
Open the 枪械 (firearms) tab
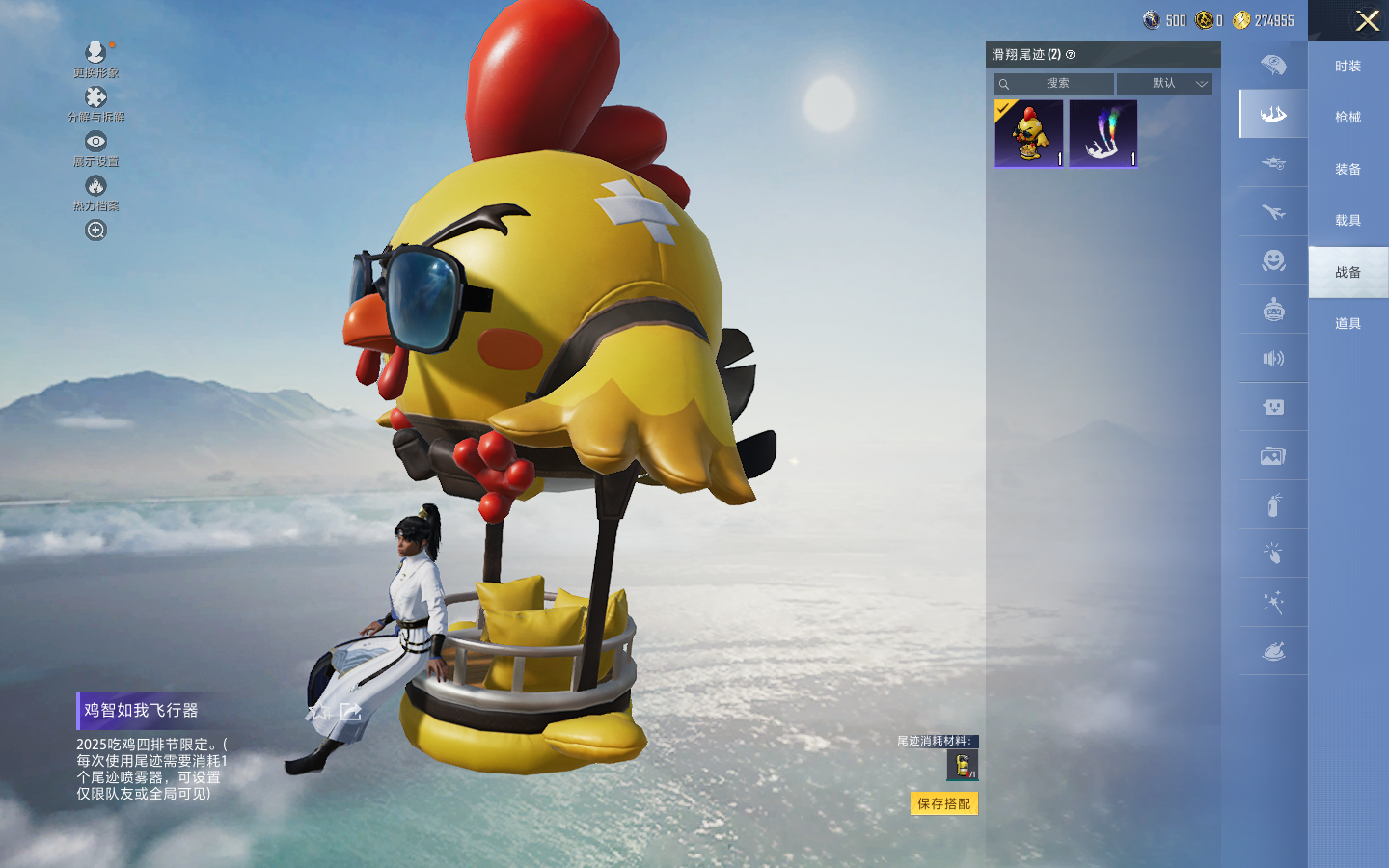[x=1348, y=117]
